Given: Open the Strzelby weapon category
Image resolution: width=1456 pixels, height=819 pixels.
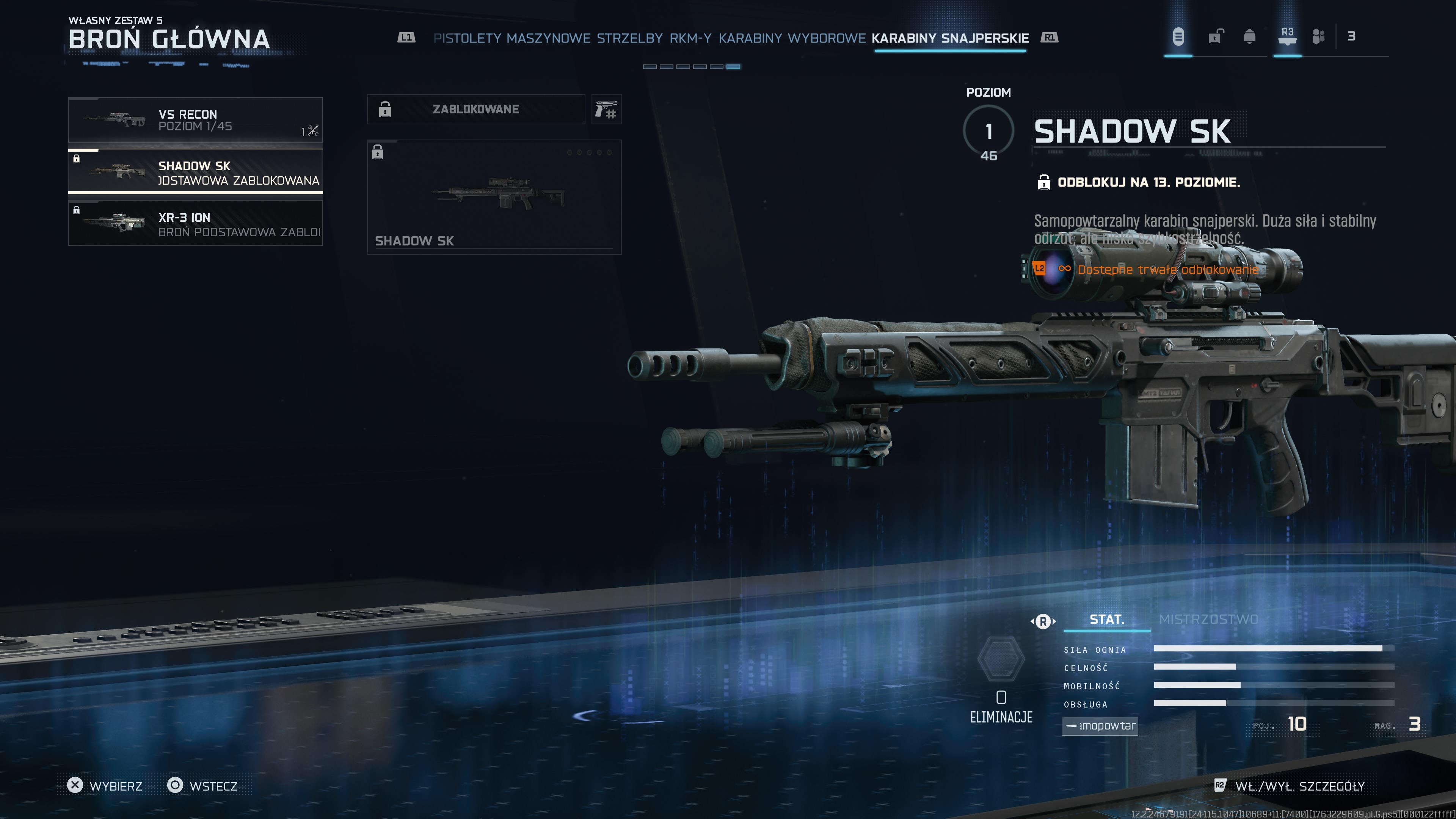Looking at the screenshot, I should tap(630, 38).
